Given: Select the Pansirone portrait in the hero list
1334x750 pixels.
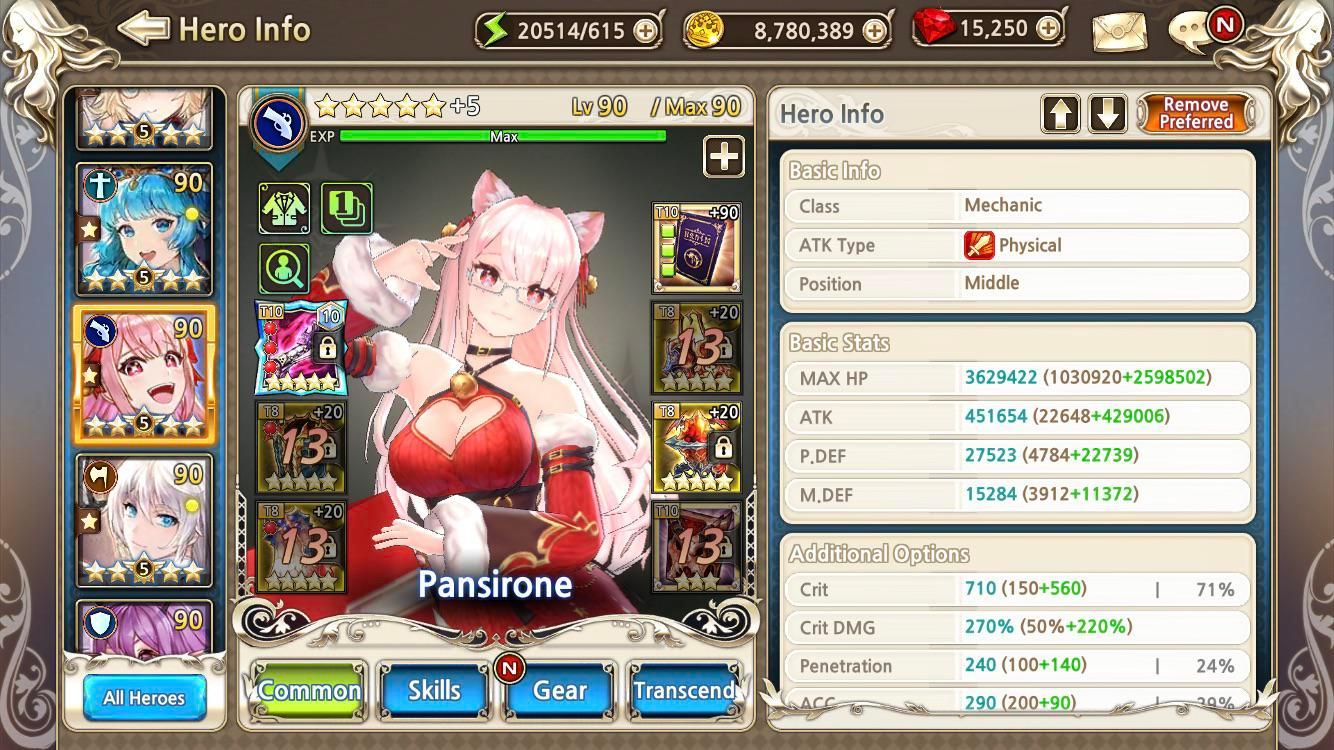Looking at the screenshot, I should tap(145, 373).
